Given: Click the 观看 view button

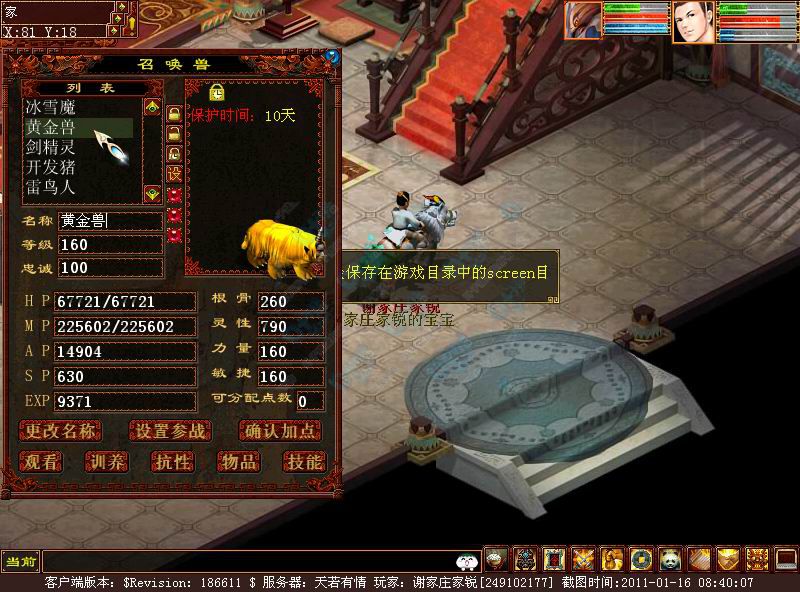Looking at the screenshot, I should coord(42,461).
